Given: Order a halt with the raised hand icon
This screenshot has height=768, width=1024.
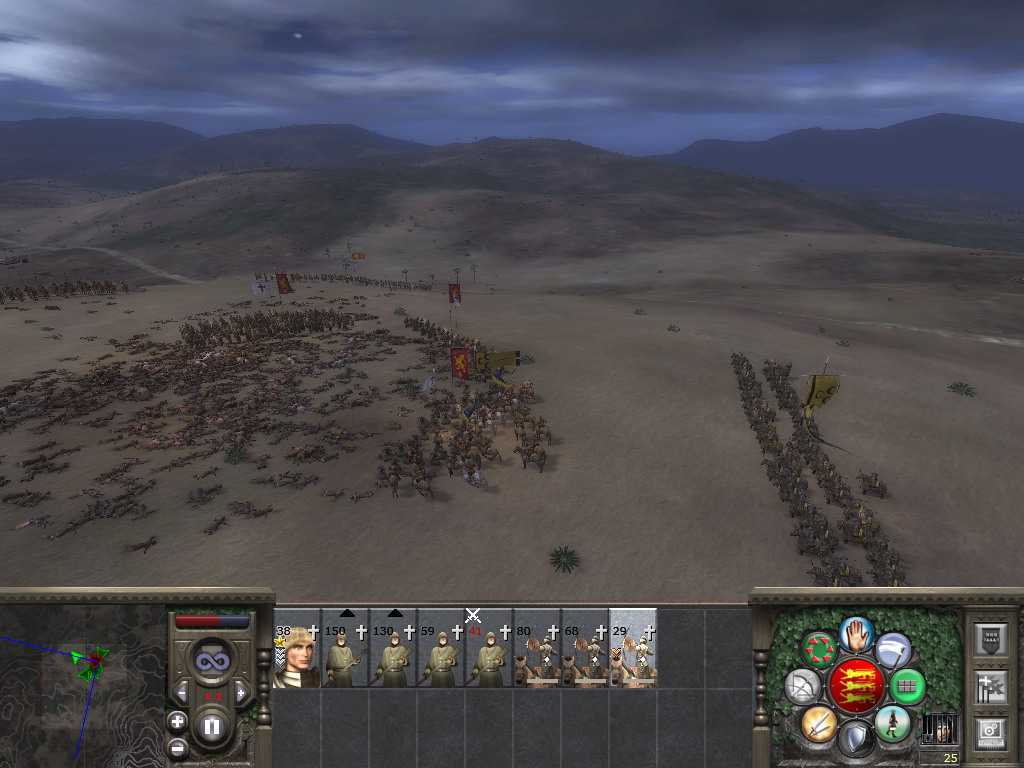Looking at the screenshot, I should 857,633.
